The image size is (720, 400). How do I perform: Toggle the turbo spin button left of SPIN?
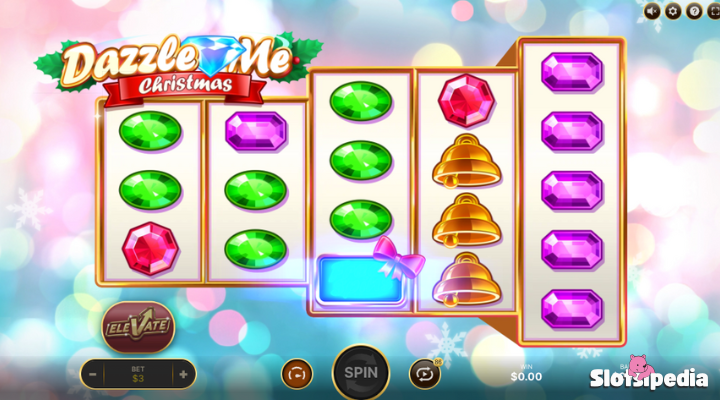(x=297, y=374)
